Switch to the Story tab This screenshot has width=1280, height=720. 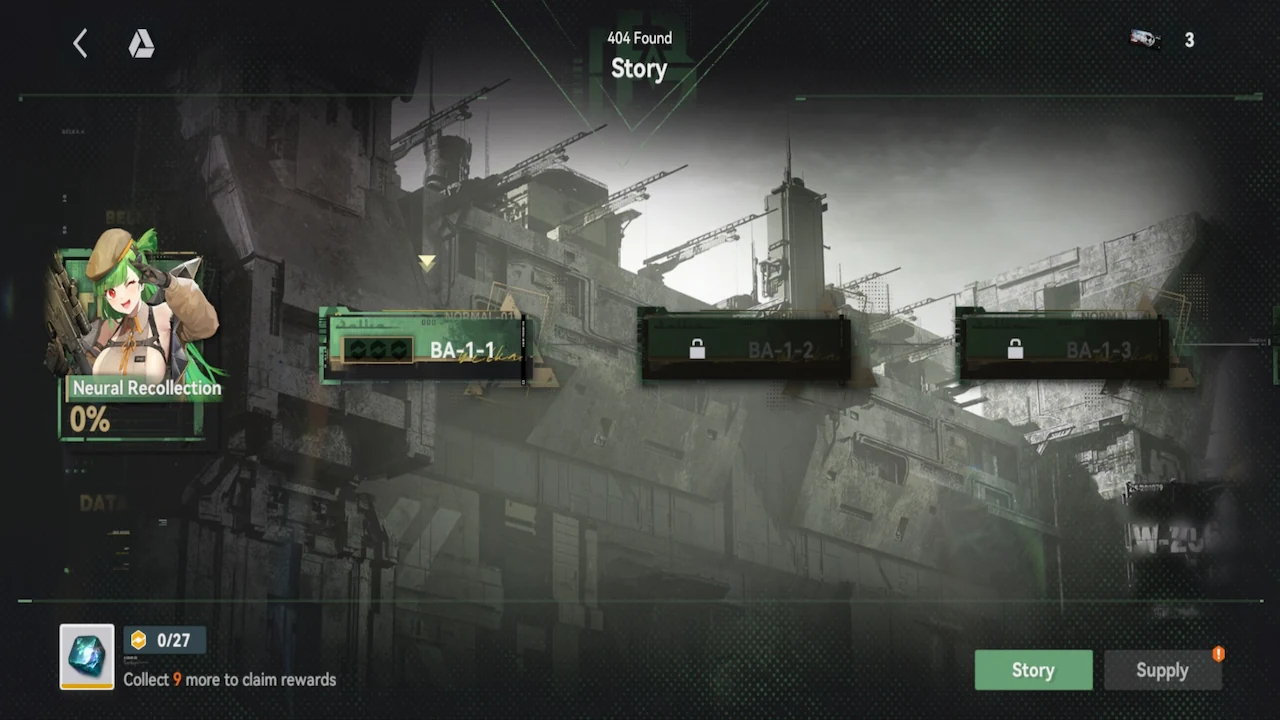[1033, 670]
